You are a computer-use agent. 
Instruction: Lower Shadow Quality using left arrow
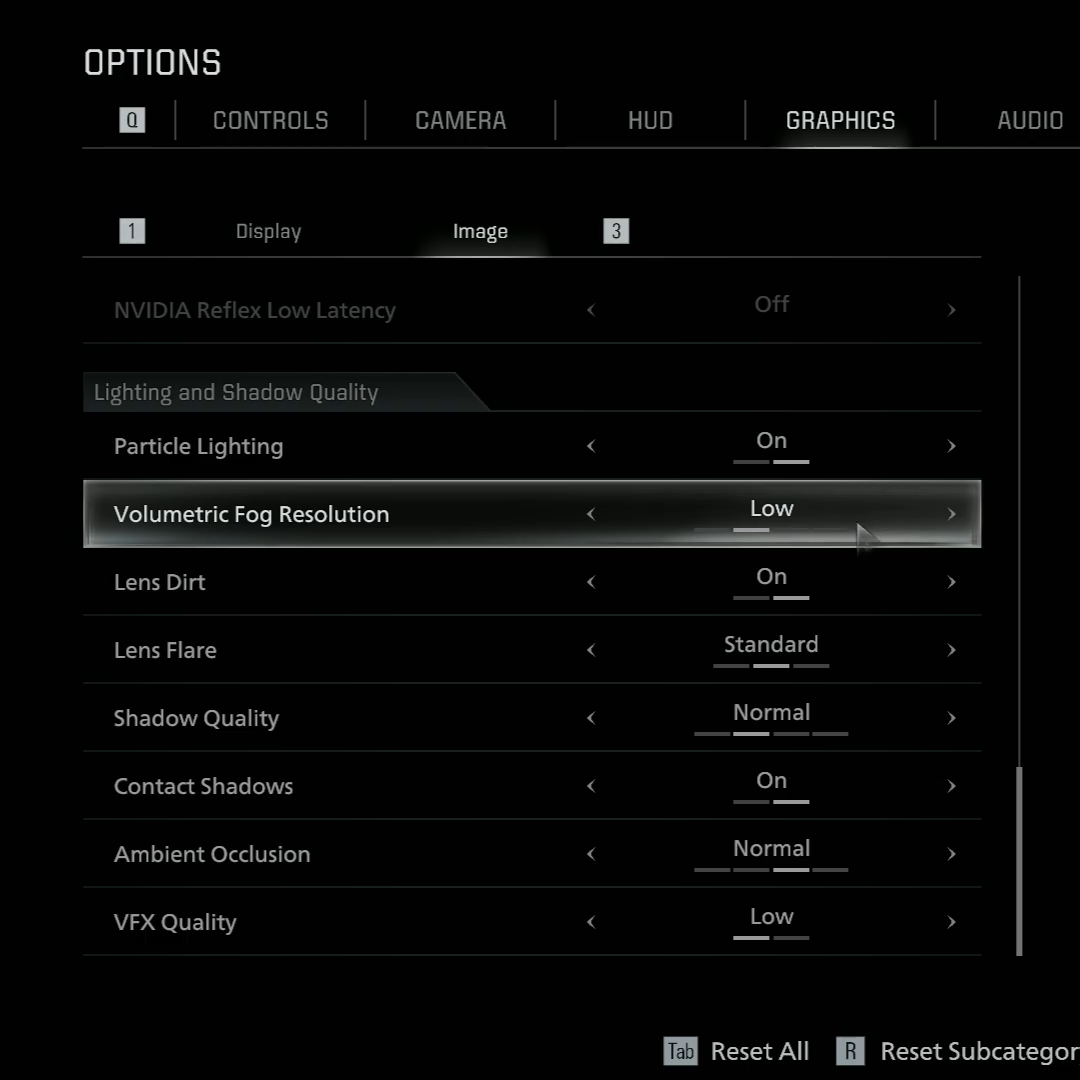591,718
